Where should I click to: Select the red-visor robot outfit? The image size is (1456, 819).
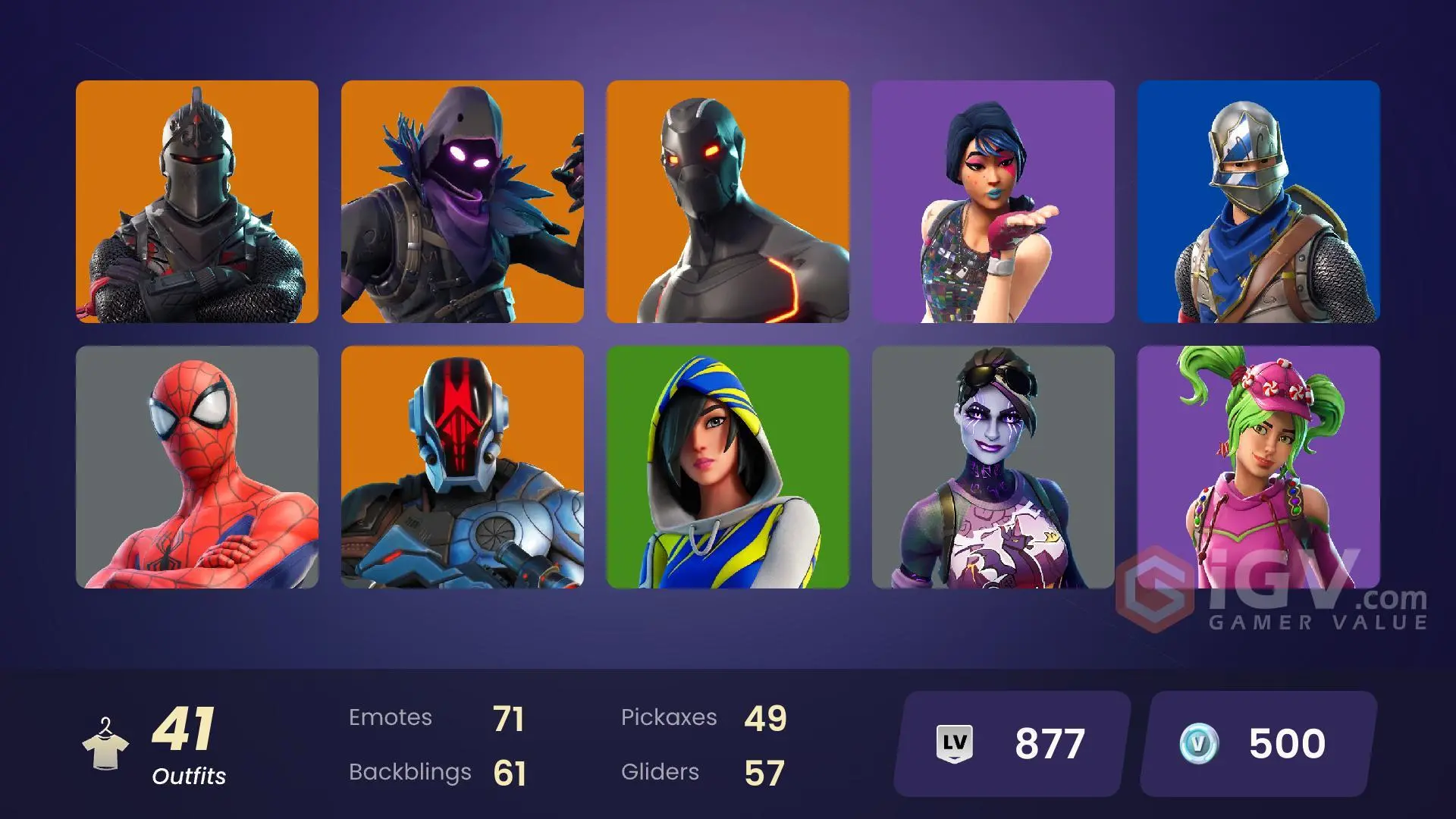pos(463,464)
